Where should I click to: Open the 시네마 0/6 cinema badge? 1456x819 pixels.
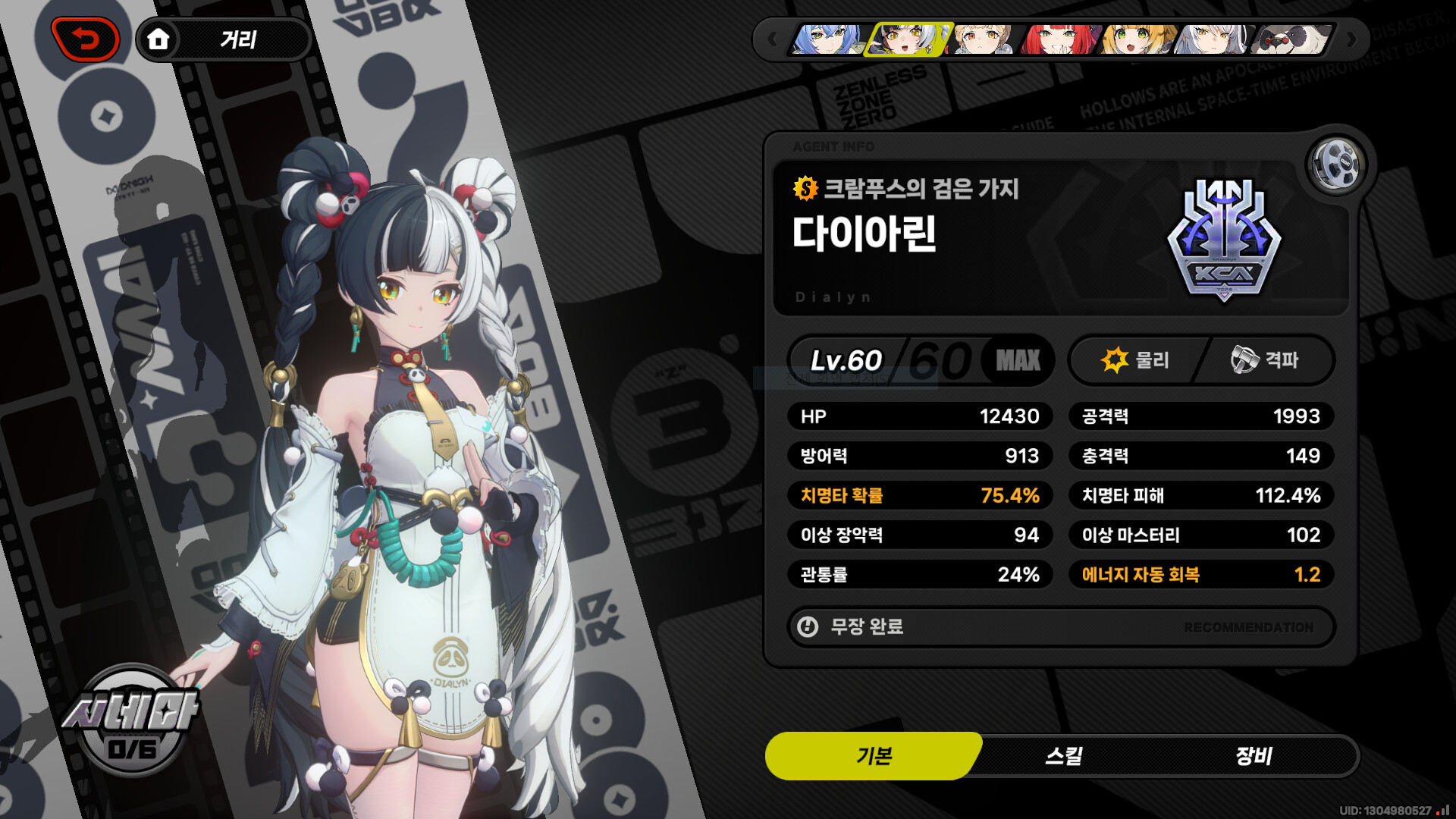click(x=132, y=720)
